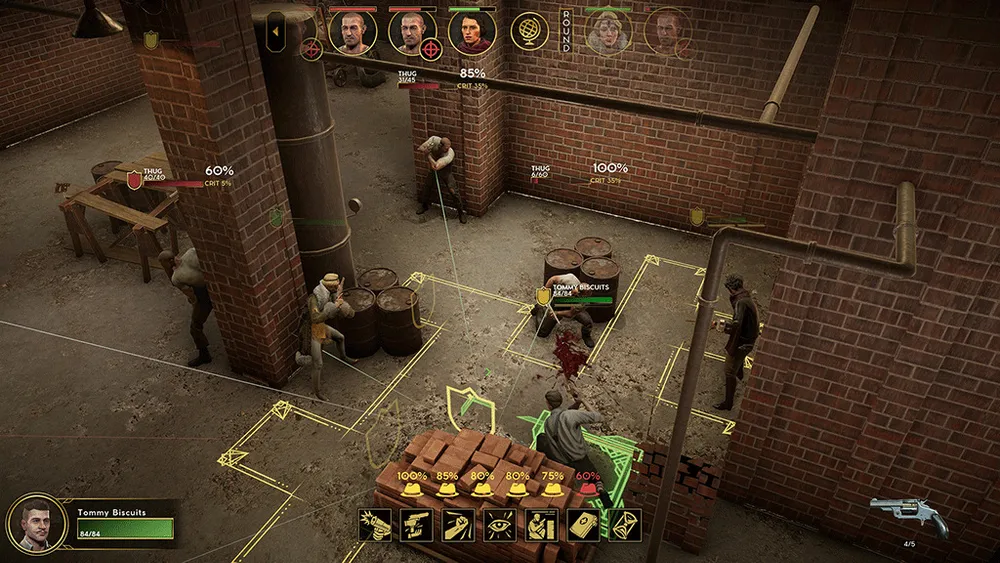Use the fist melee punch ability
This screenshot has width=1000, height=563.
457,524
